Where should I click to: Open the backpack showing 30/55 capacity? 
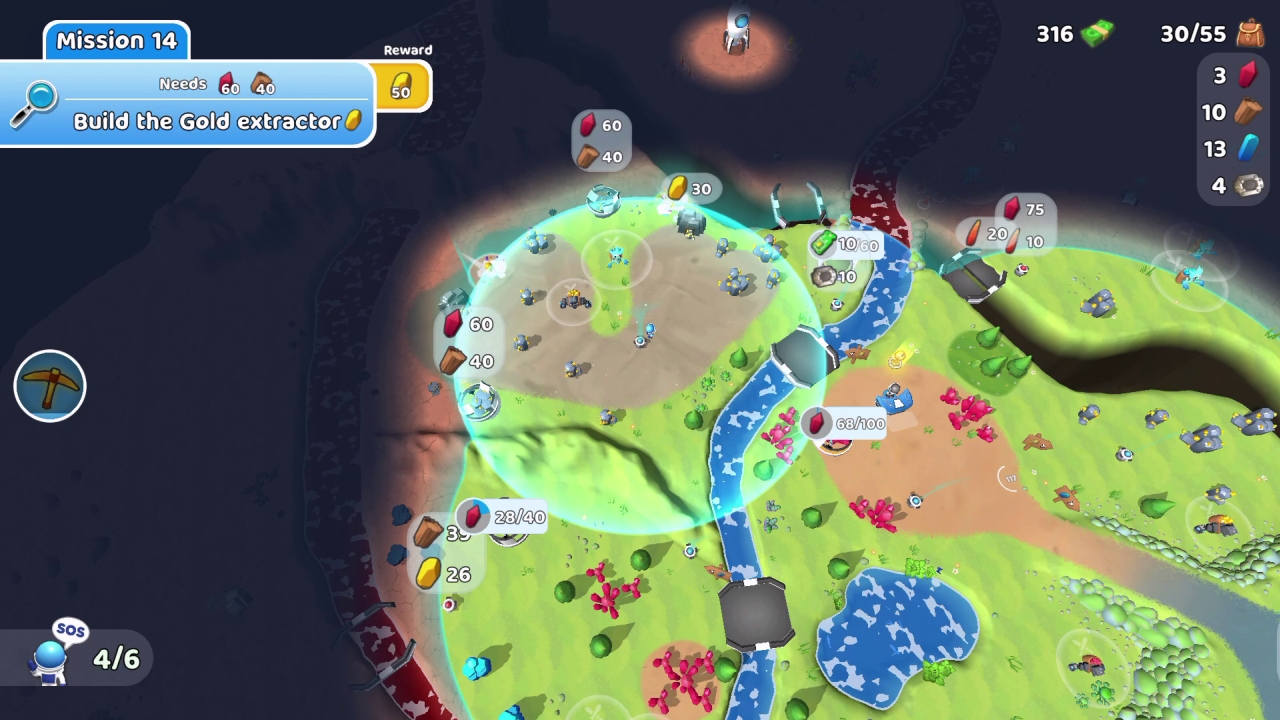pyautogui.click(x=1248, y=33)
